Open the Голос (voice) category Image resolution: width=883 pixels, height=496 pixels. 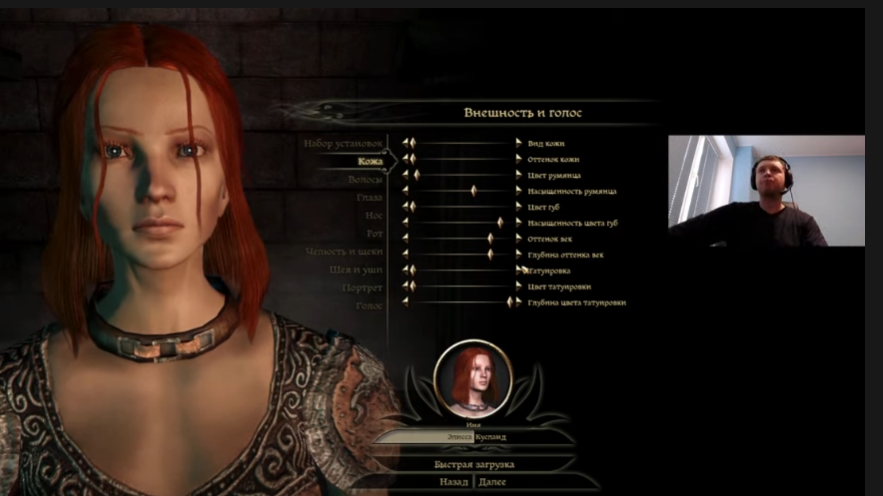pyautogui.click(x=369, y=305)
